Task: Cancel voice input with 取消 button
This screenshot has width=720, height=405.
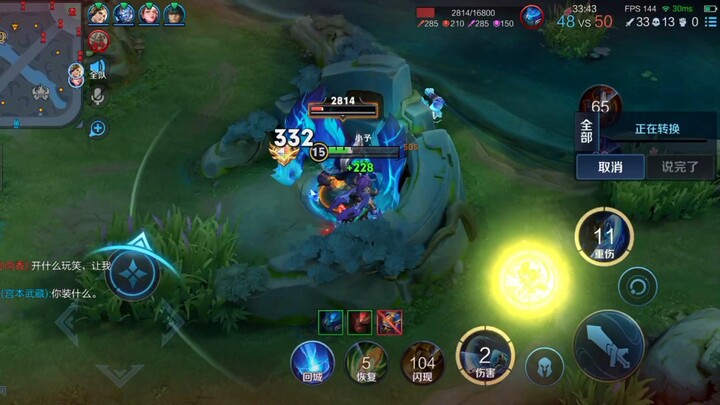Action: coord(610,167)
